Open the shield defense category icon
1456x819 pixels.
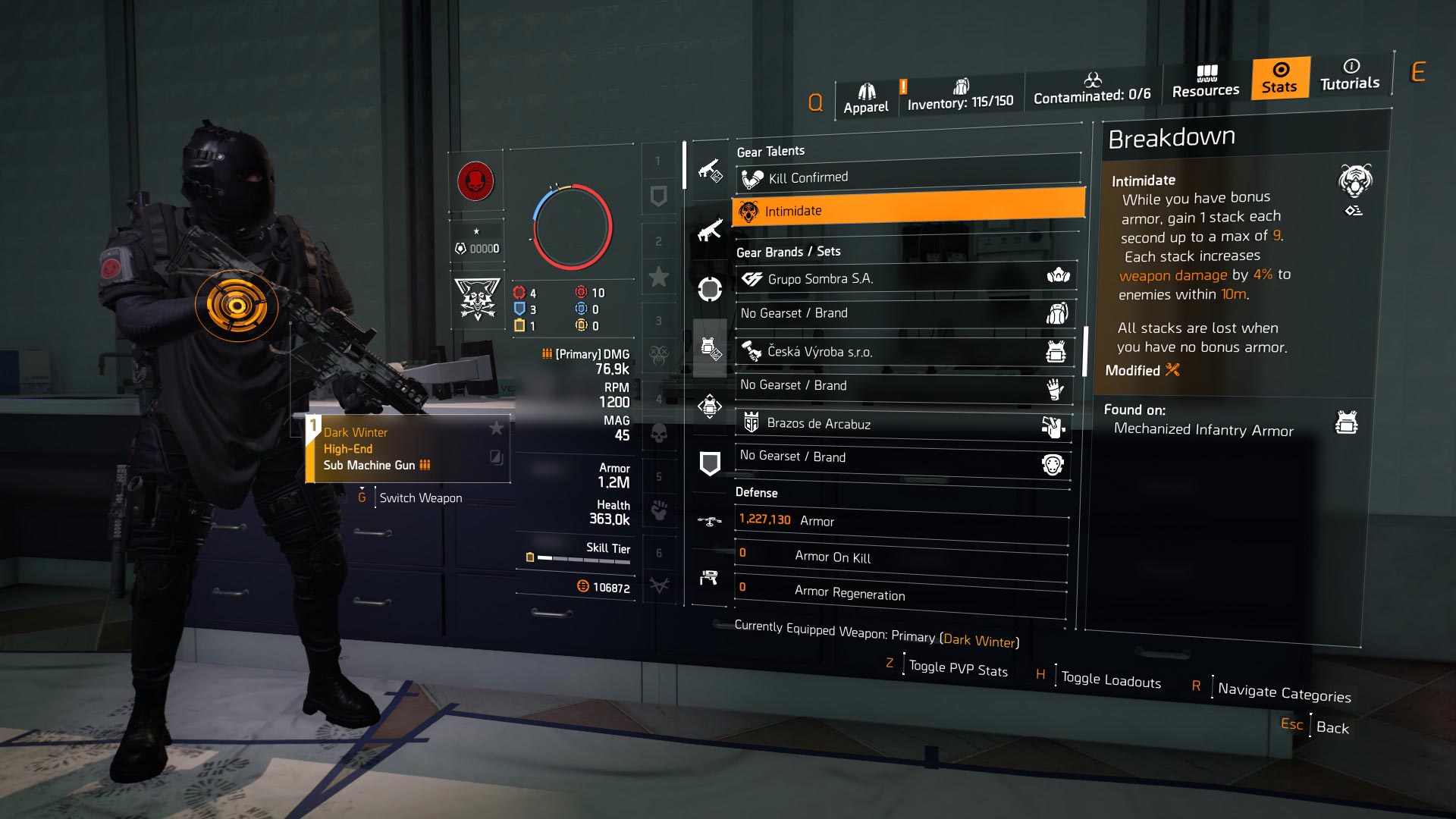[710, 463]
